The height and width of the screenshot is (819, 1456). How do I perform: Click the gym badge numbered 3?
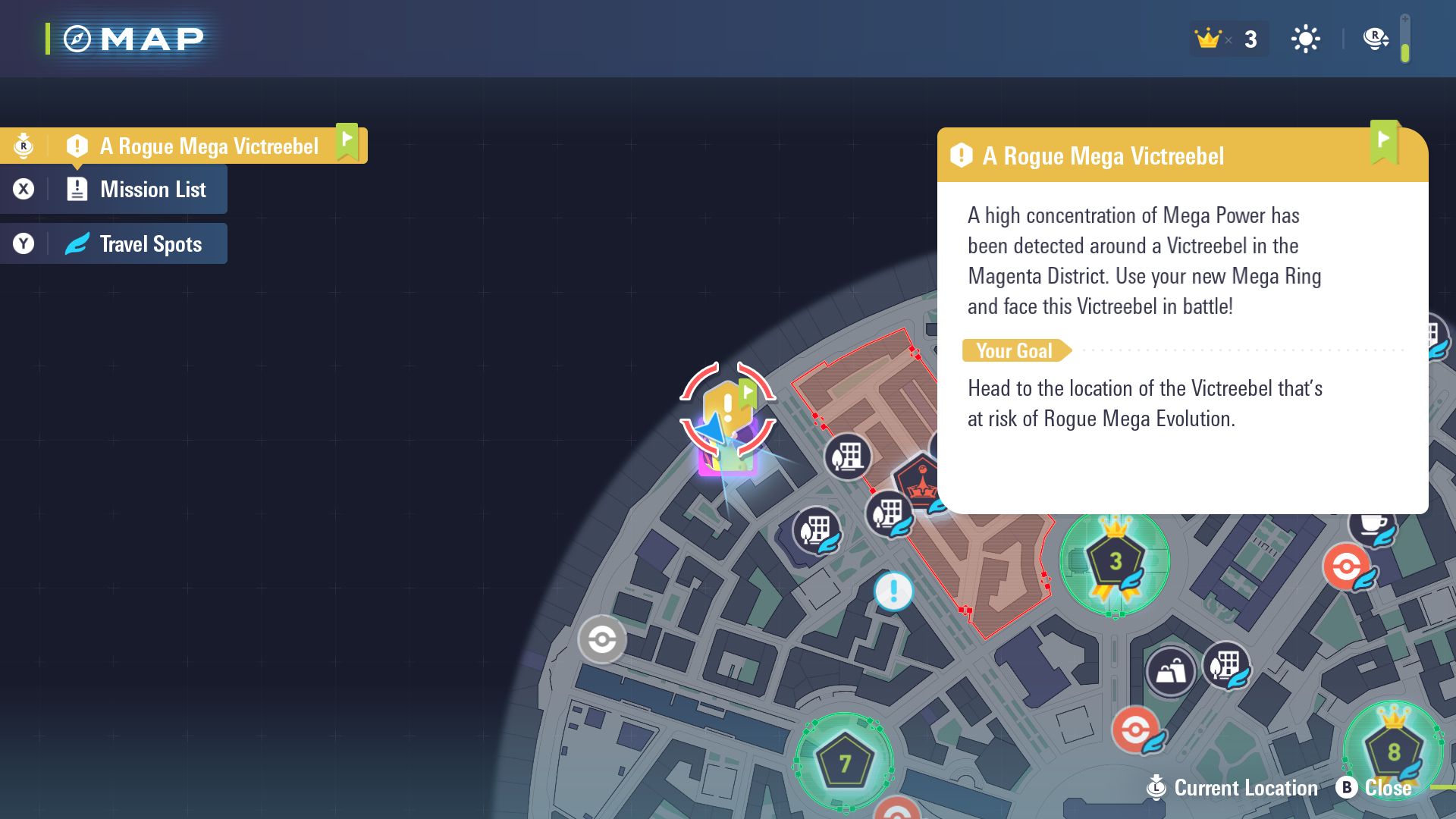tap(1113, 561)
